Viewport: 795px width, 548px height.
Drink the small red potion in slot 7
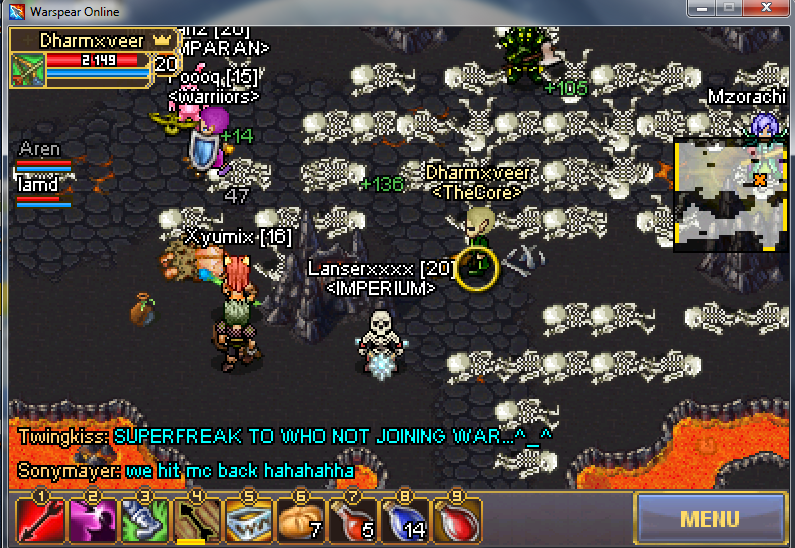[352, 520]
